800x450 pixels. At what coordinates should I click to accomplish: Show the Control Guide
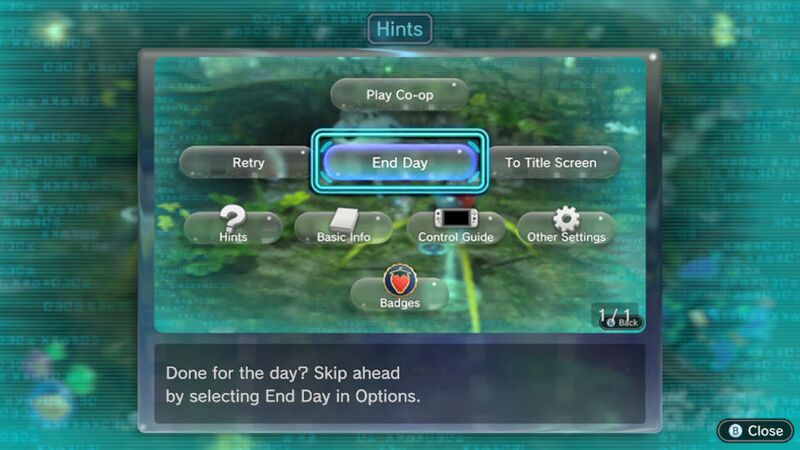[x=455, y=228]
